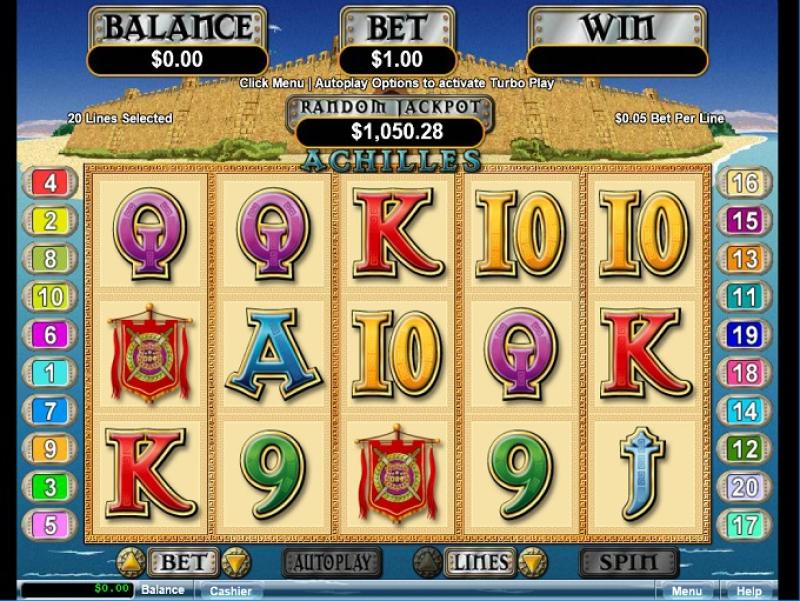Lower the number of lines with the down arrow
The height and width of the screenshot is (601, 800).
(x=532, y=562)
